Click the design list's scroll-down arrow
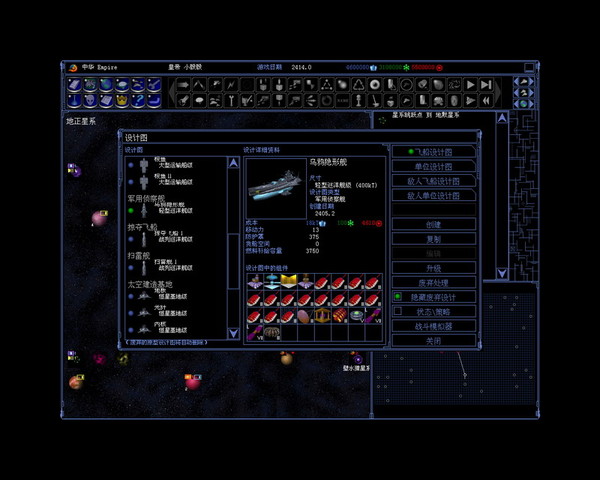This screenshot has height=480, width=600. (x=234, y=332)
